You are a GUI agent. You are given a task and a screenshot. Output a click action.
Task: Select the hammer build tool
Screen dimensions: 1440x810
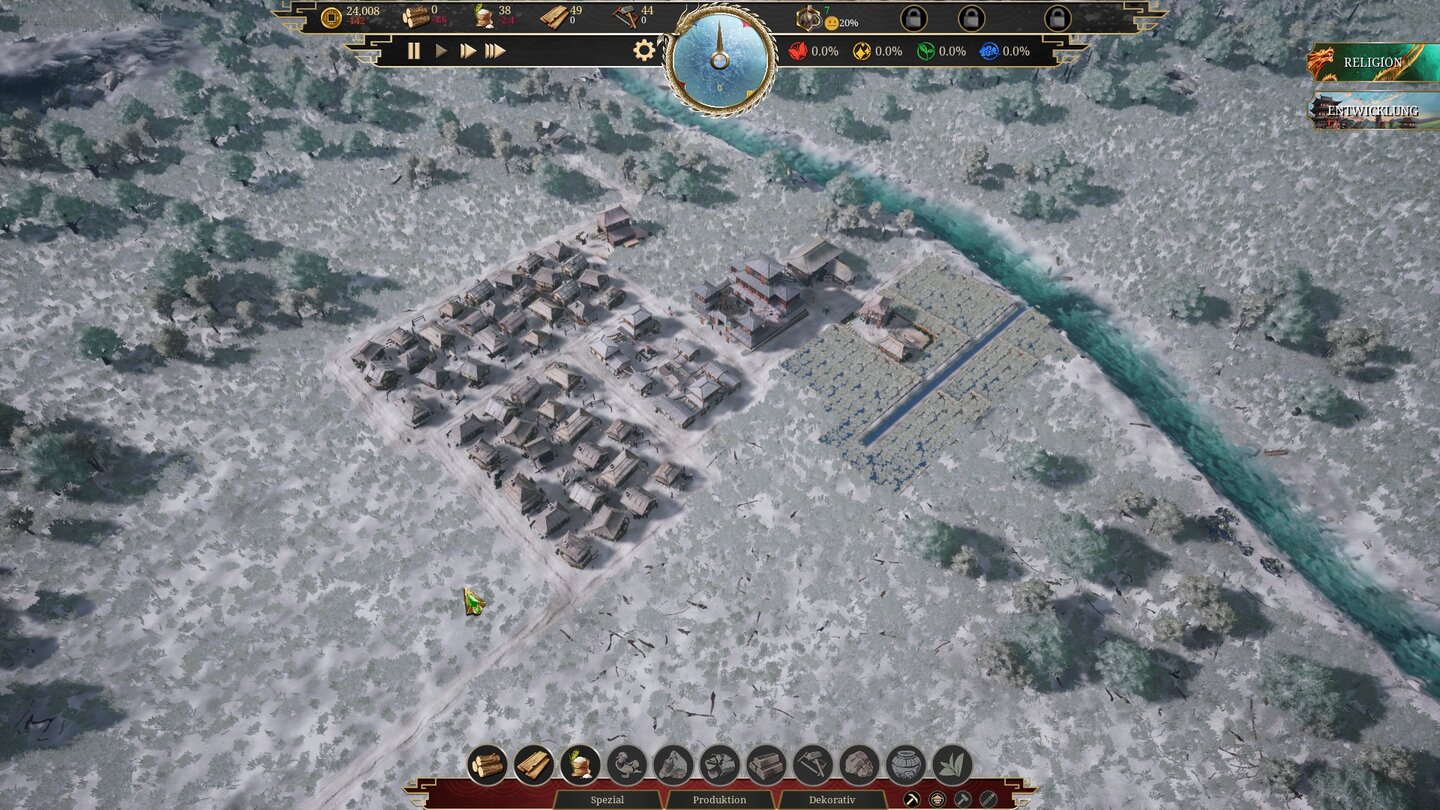[x=962, y=798]
